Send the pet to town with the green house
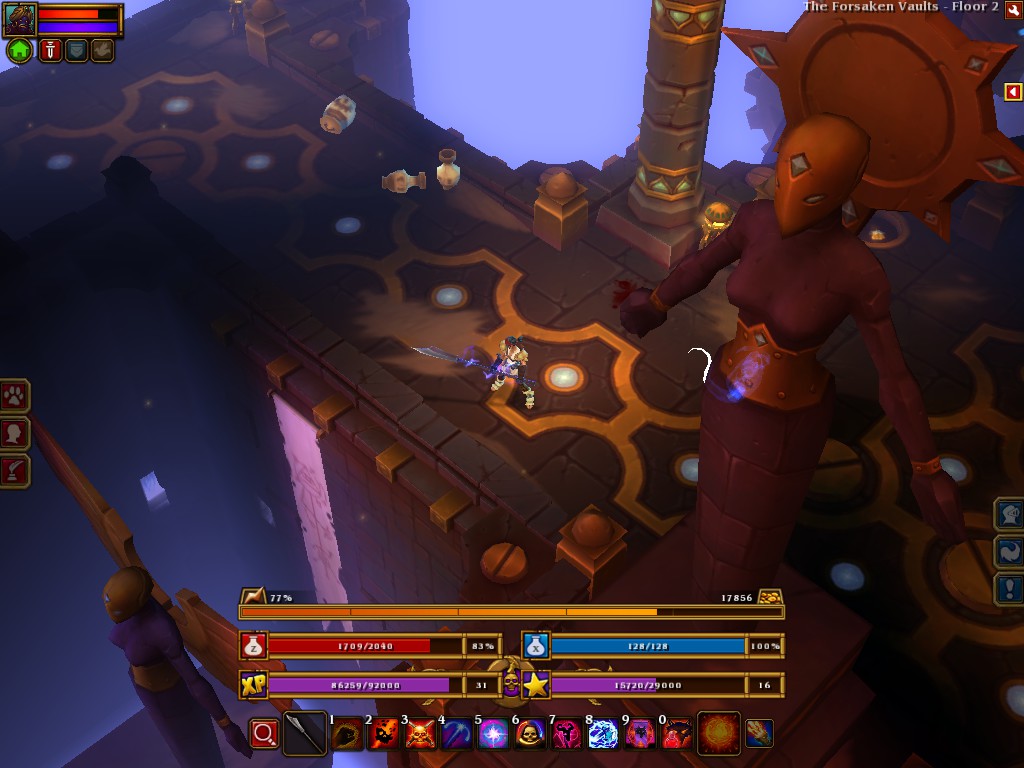Viewport: 1024px width, 768px height. (20, 50)
